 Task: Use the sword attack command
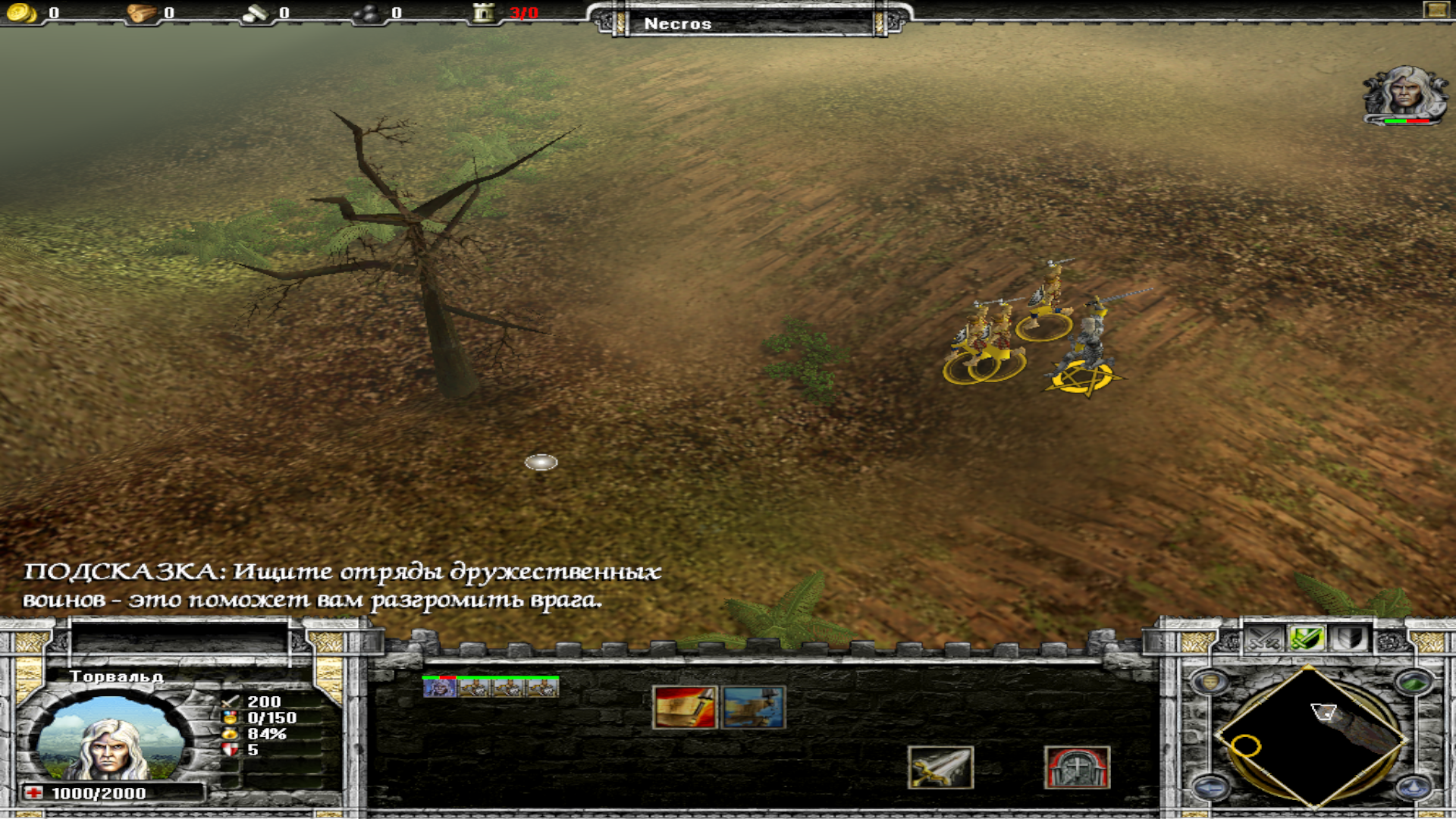pos(940,767)
